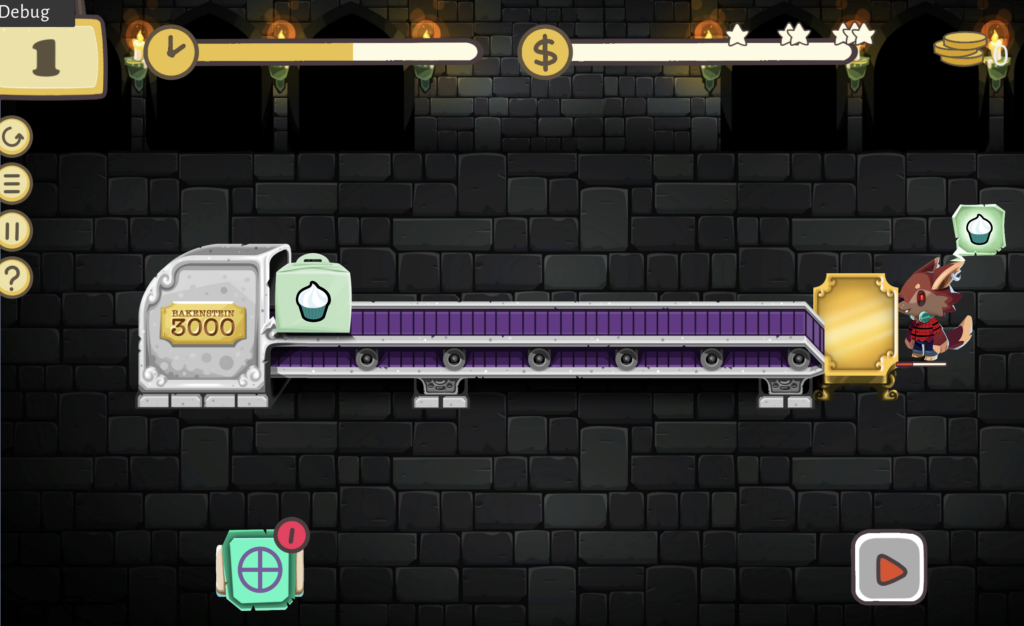This screenshot has width=1024, height=626.
Task: Open the question mark help button
Action: point(14,277)
